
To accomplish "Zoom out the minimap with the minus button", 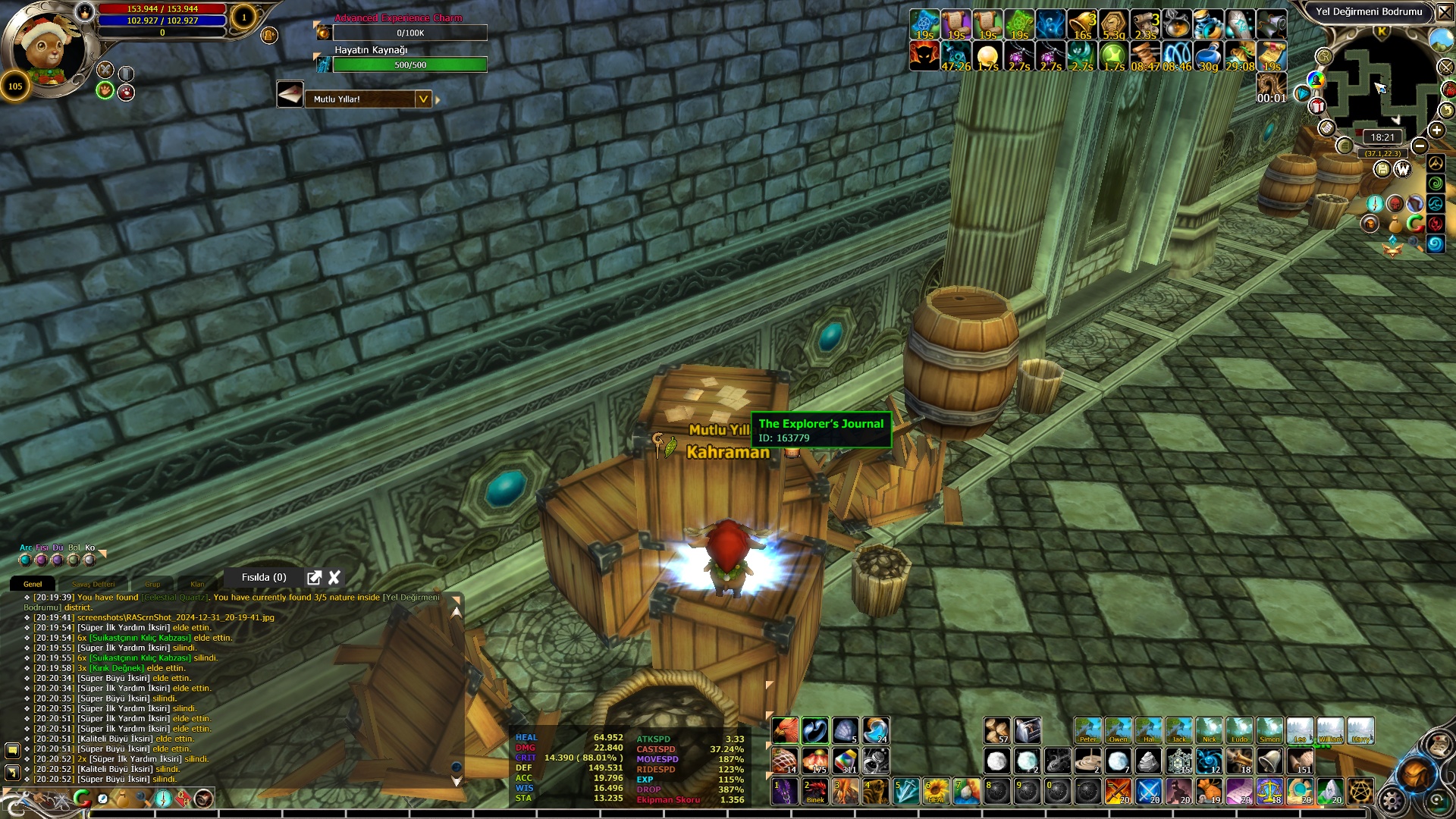I will 1420,146.
